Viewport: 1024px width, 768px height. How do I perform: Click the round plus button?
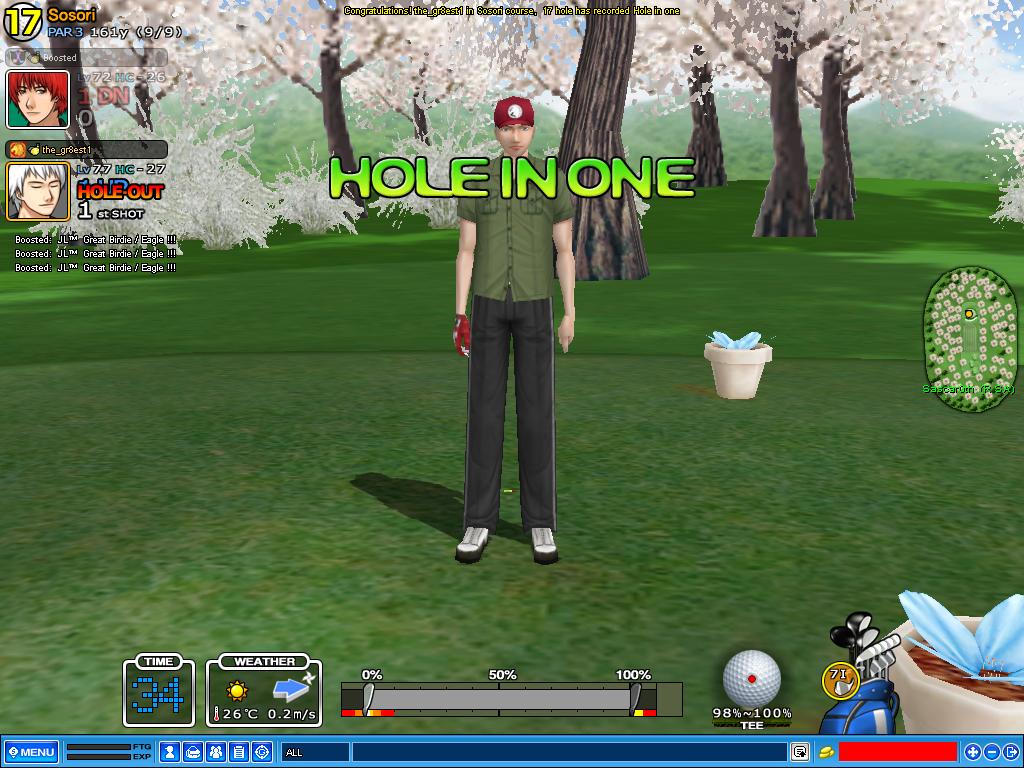pos(972,752)
